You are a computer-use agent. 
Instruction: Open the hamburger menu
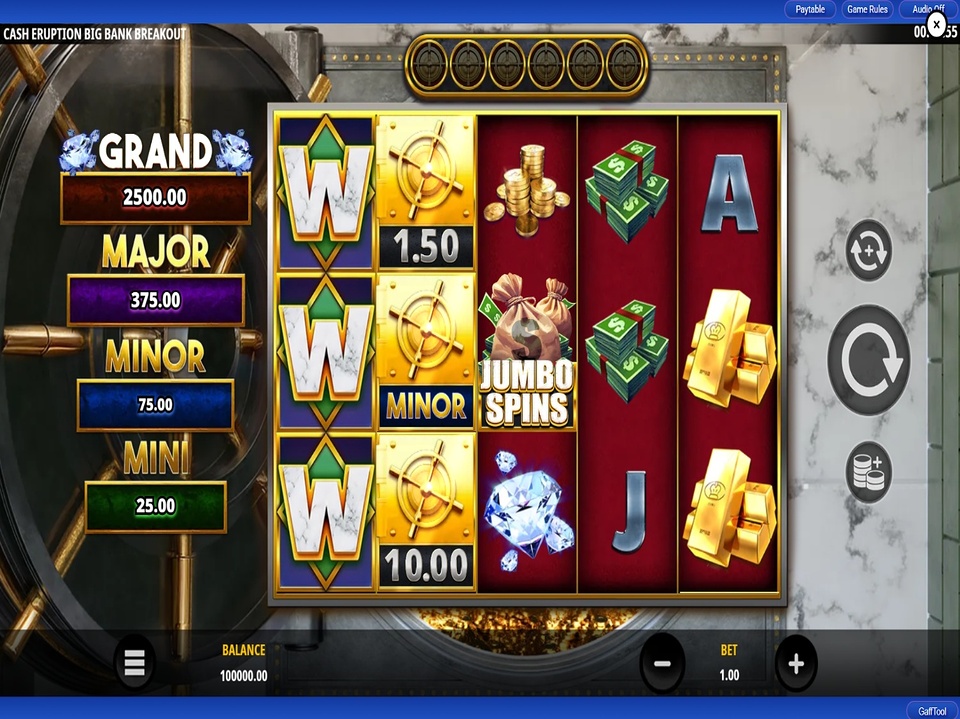(135, 662)
